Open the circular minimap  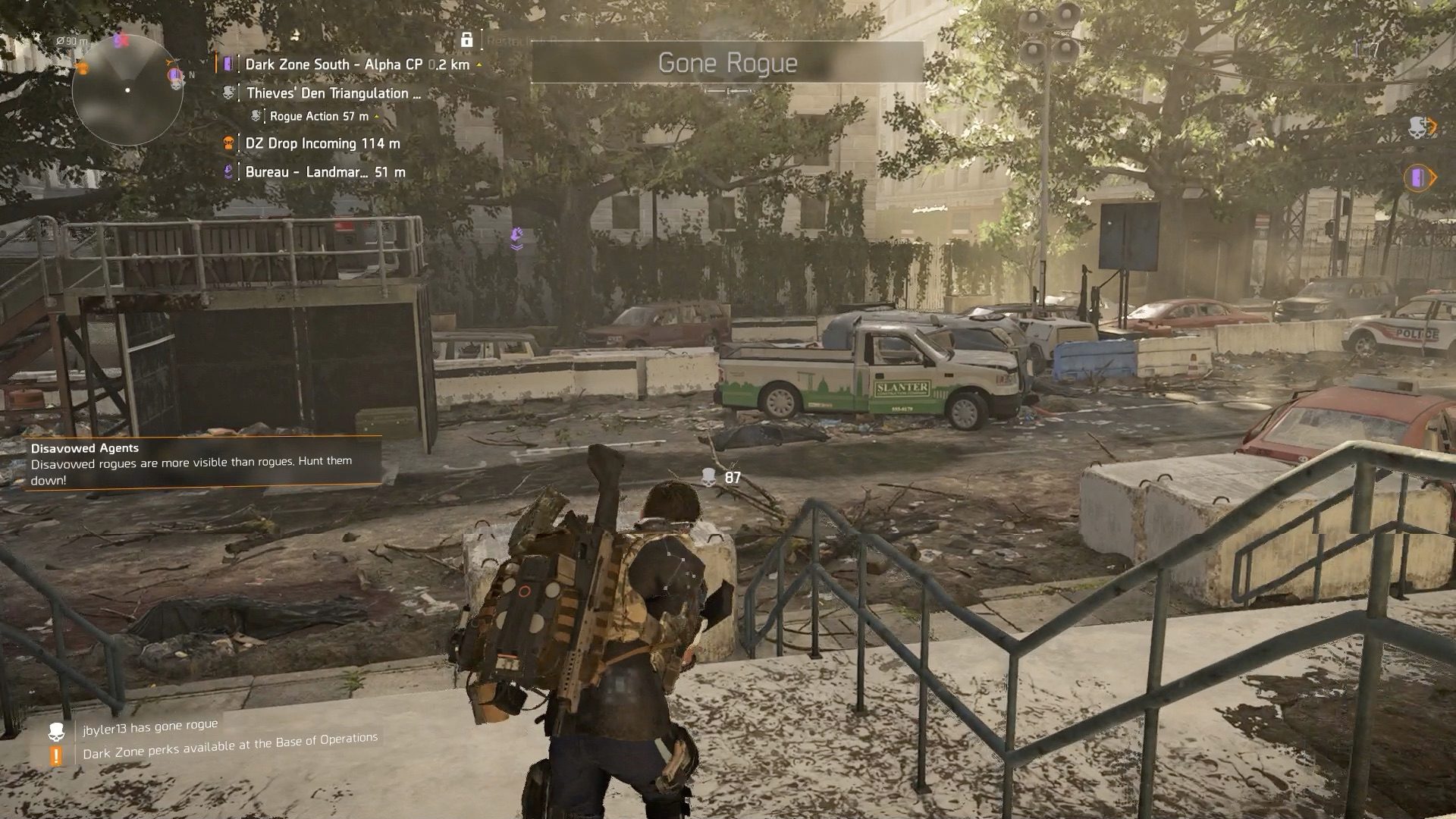pyautogui.click(x=127, y=90)
